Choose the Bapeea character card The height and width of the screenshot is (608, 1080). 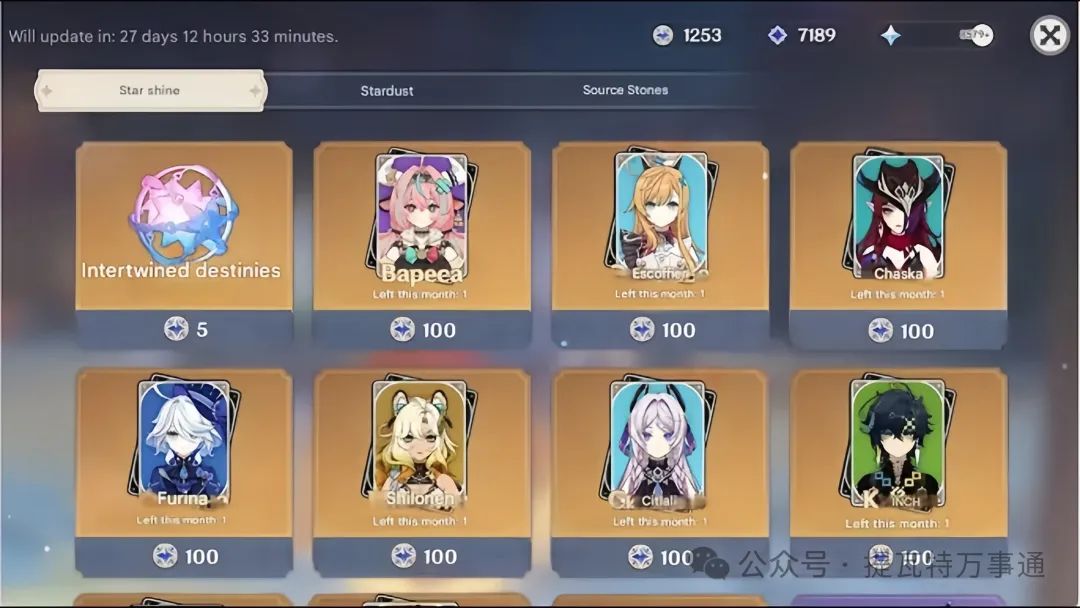tap(422, 226)
